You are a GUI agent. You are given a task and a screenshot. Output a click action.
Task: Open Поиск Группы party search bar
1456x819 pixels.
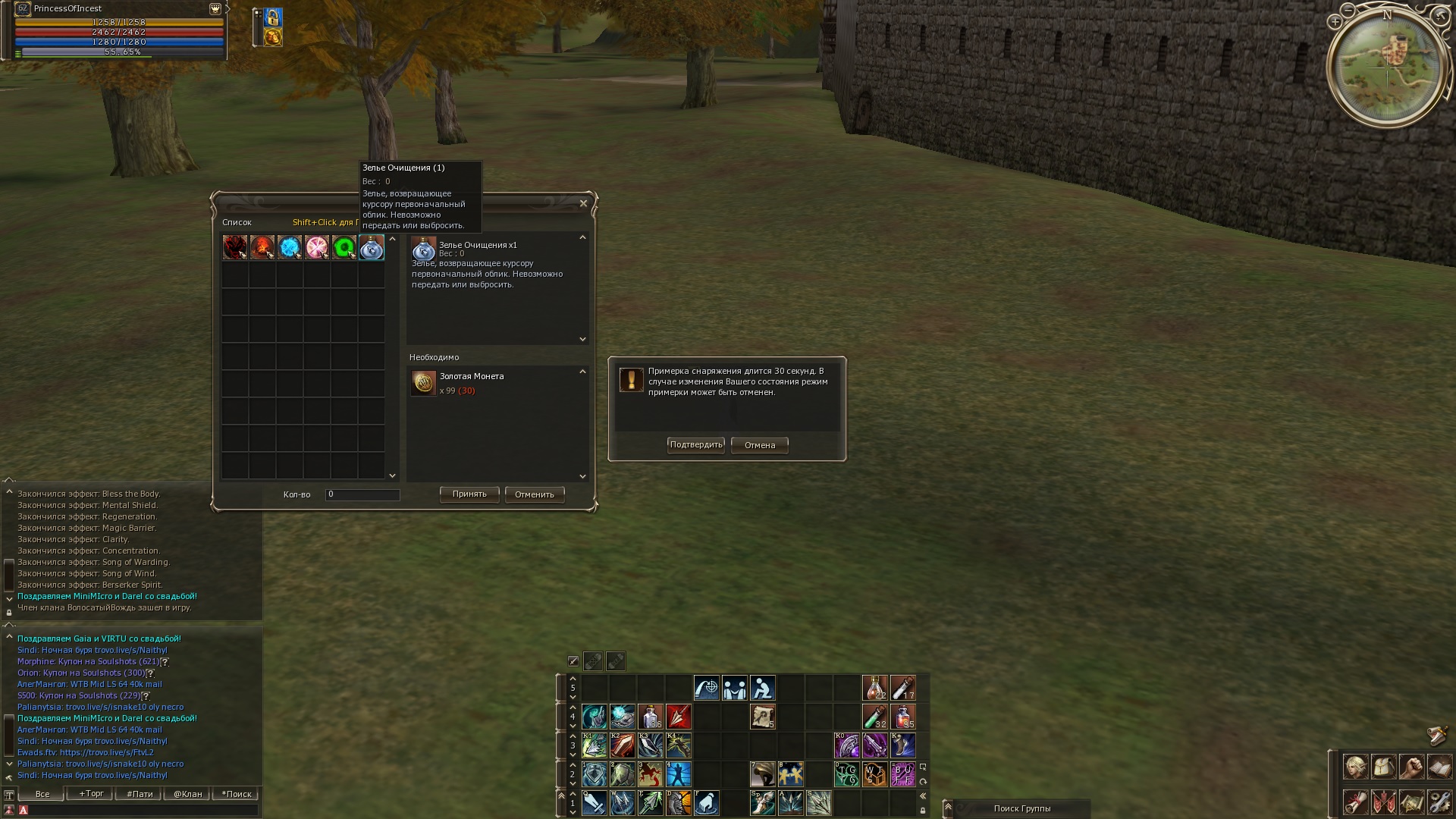point(1021,808)
